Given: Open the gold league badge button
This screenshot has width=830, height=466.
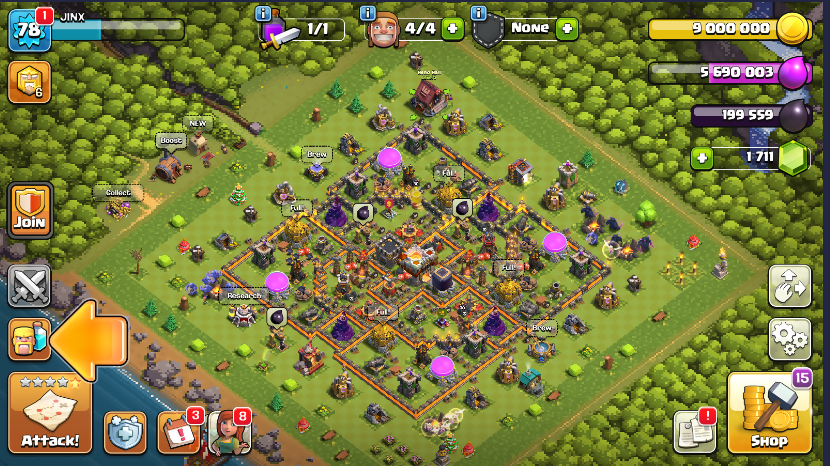Looking at the screenshot, I should [x=29, y=83].
